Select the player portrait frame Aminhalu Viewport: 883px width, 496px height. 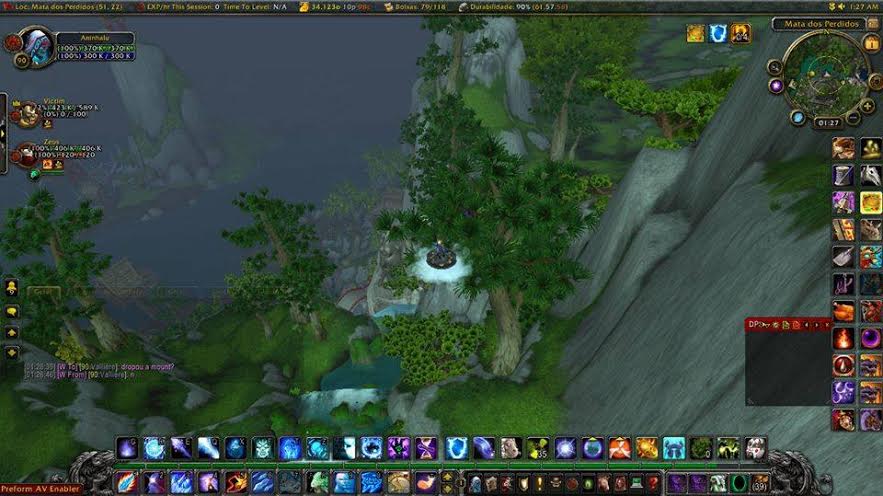36,47
